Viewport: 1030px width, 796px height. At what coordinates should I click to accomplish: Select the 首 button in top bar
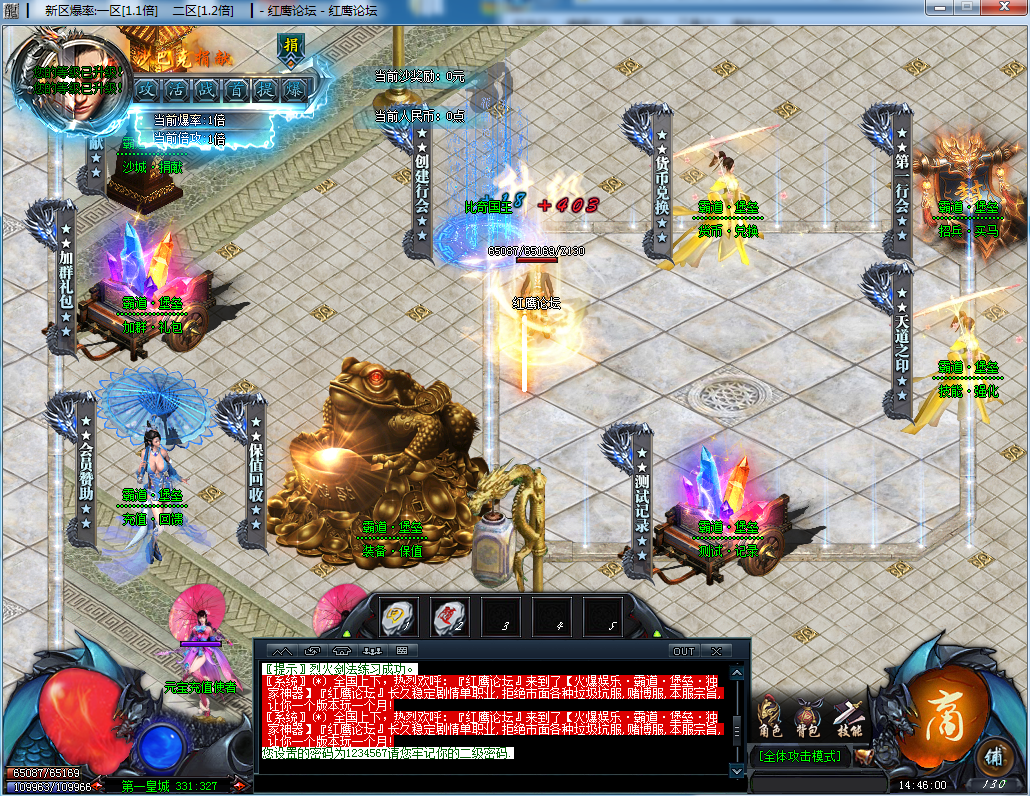pos(236,88)
